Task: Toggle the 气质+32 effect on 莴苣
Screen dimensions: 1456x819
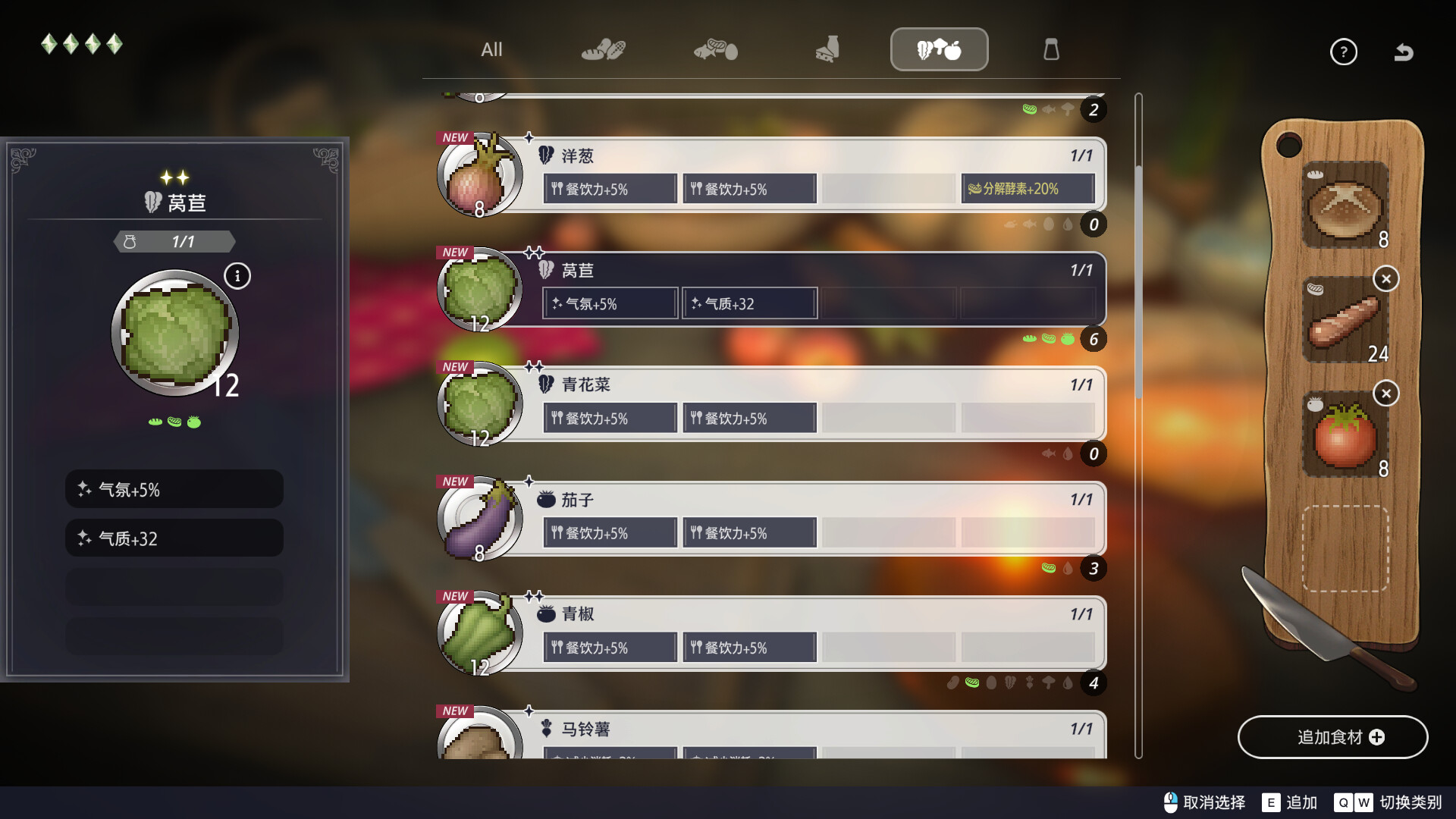Action: click(749, 303)
